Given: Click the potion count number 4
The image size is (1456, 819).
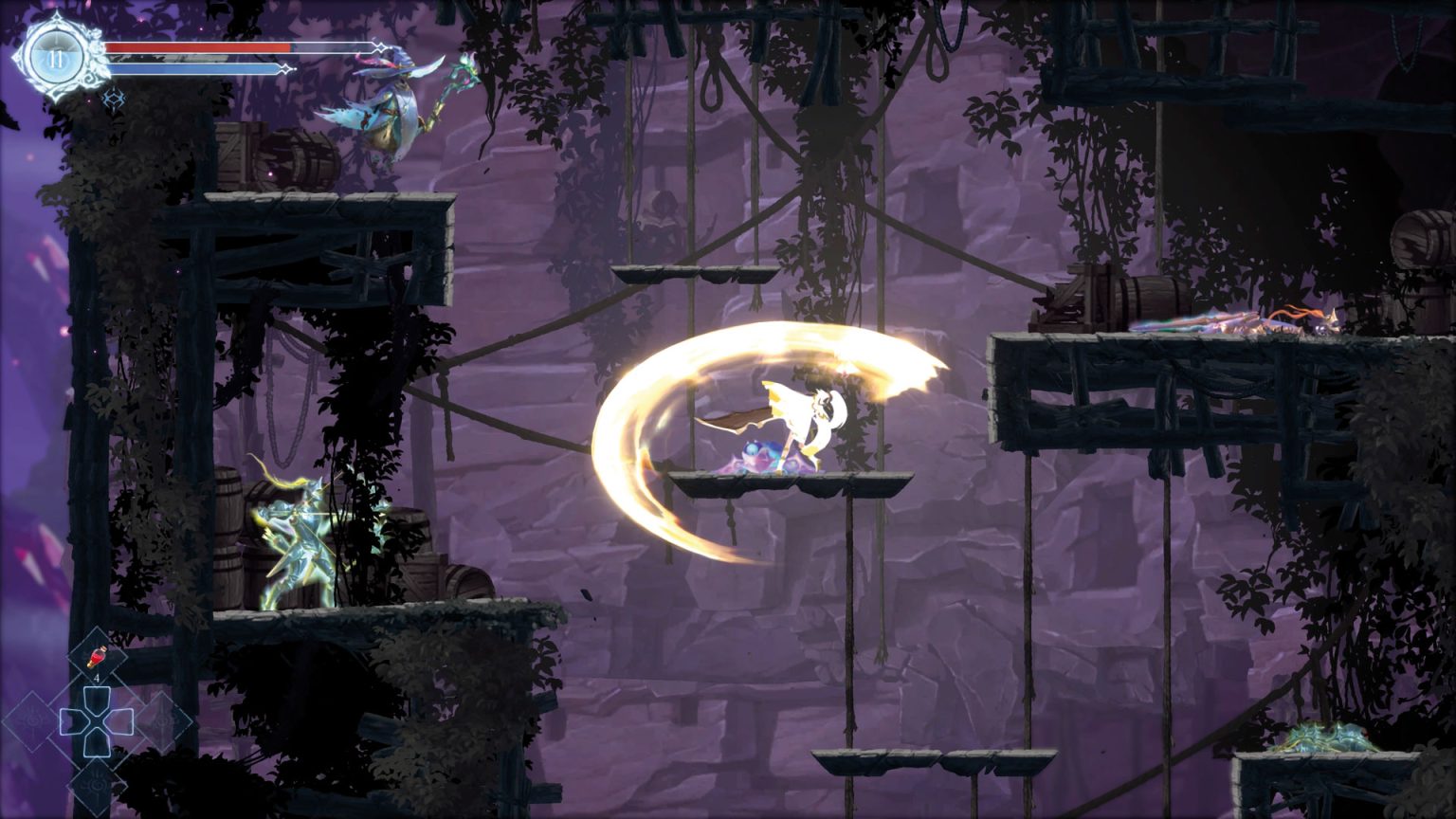Looking at the screenshot, I should click(97, 678).
